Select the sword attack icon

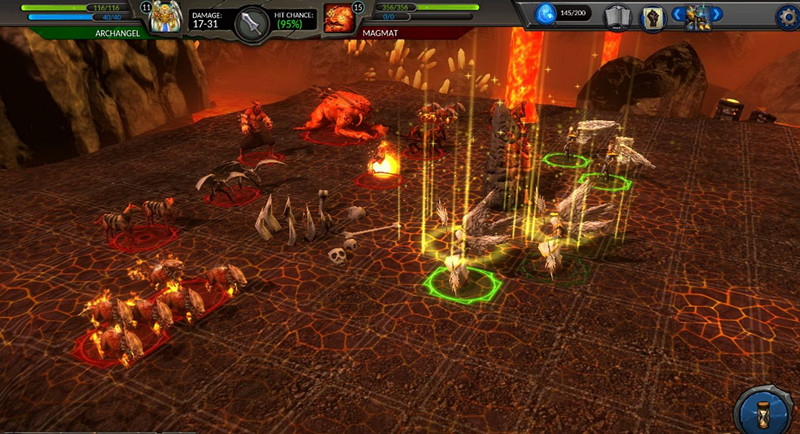coord(252,22)
